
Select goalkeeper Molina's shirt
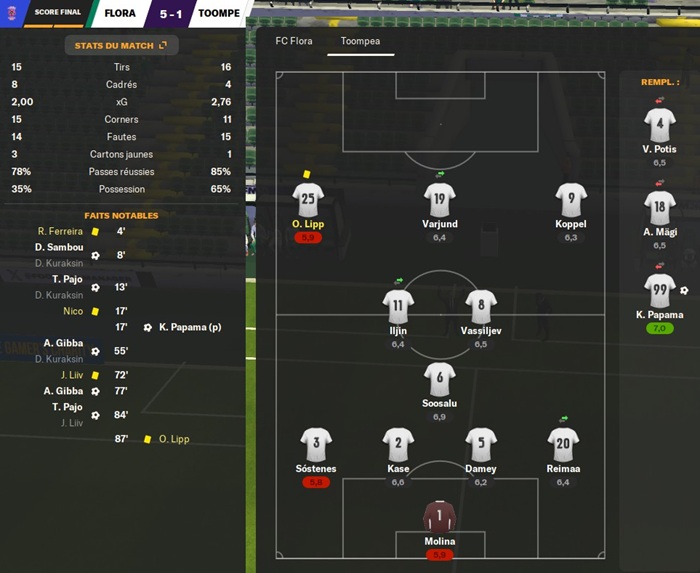(x=439, y=517)
